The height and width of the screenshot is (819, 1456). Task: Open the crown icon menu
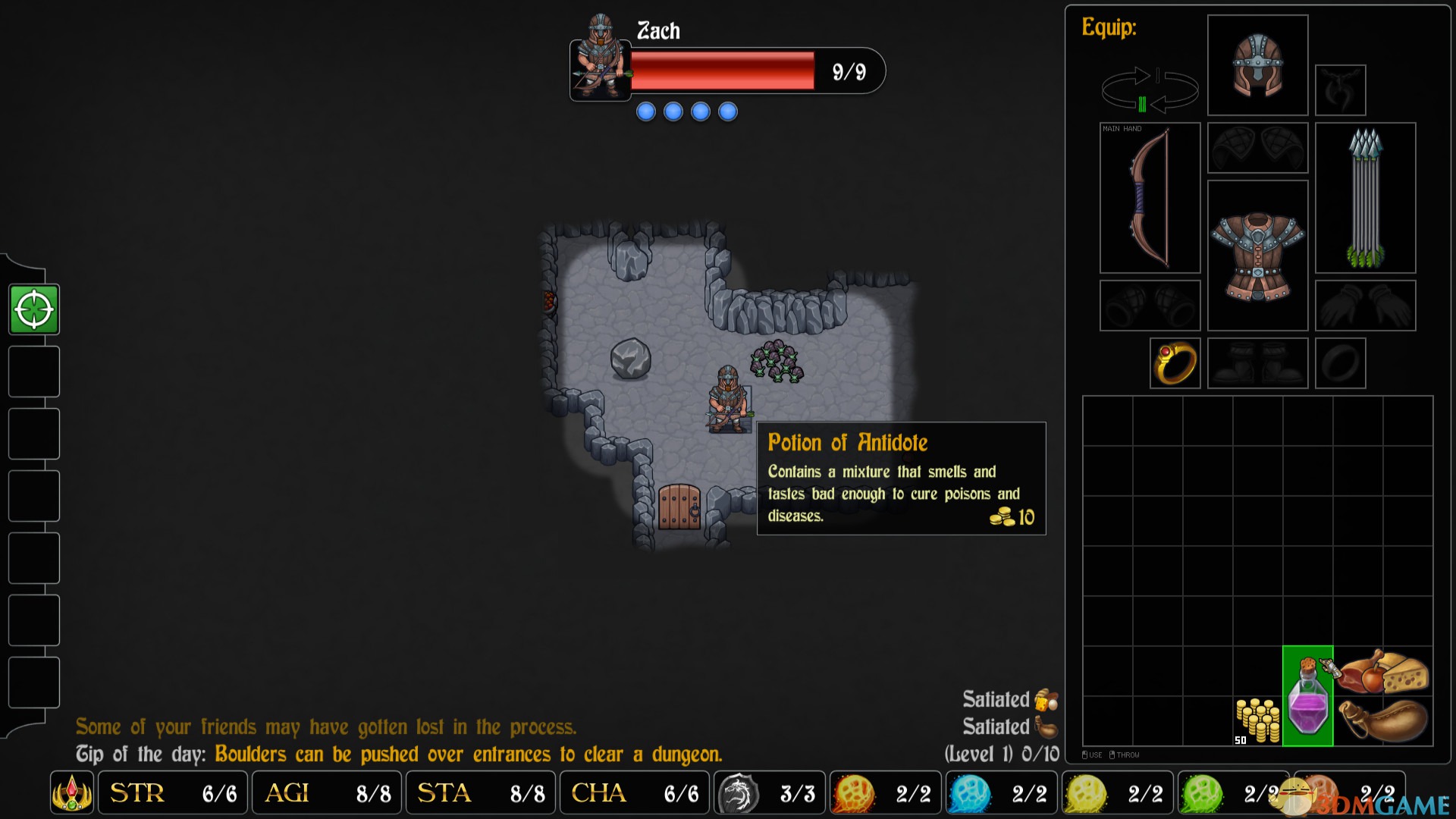click(x=72, y=793)
